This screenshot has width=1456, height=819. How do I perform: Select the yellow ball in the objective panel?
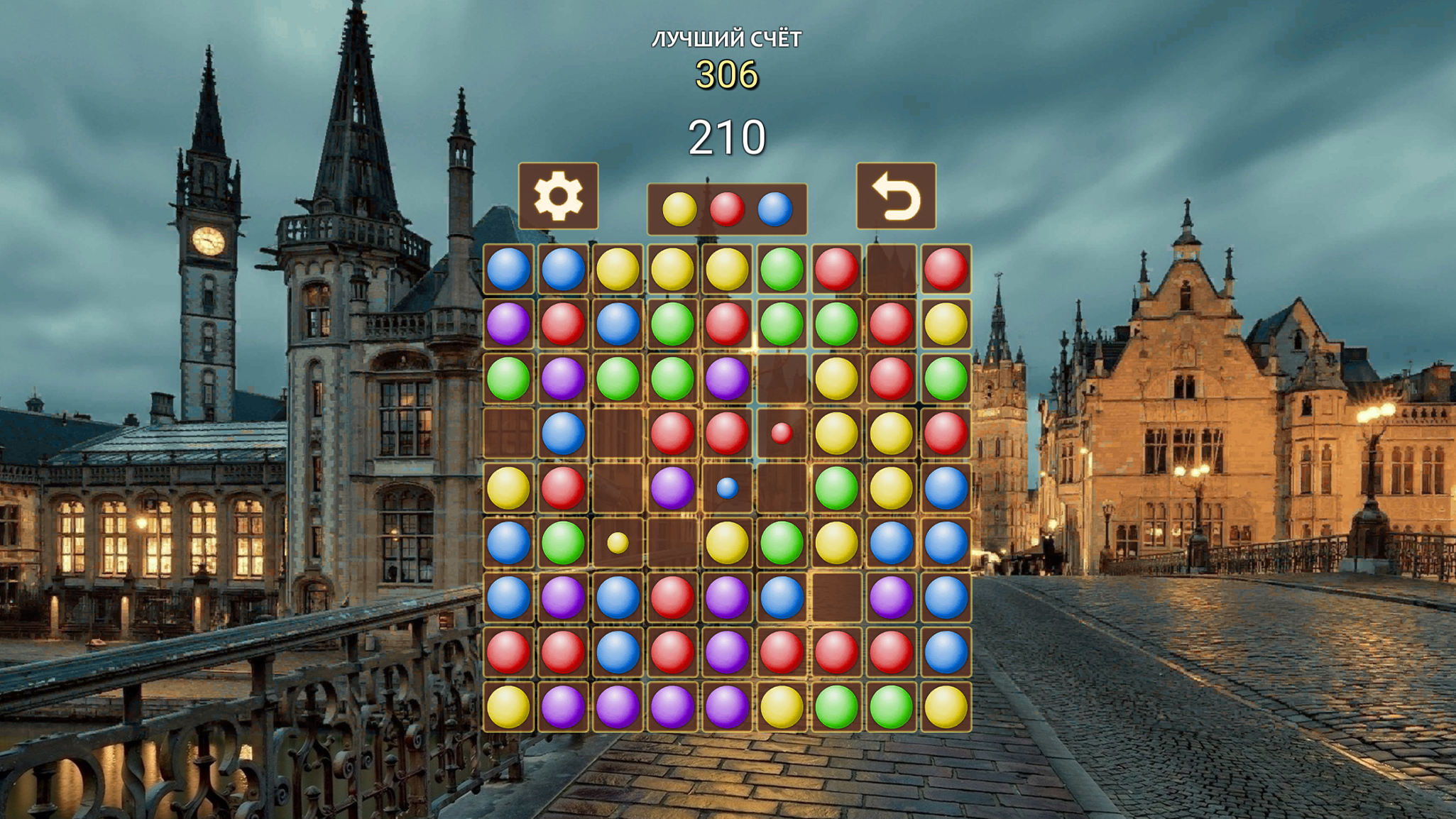[x=678, y=210]
